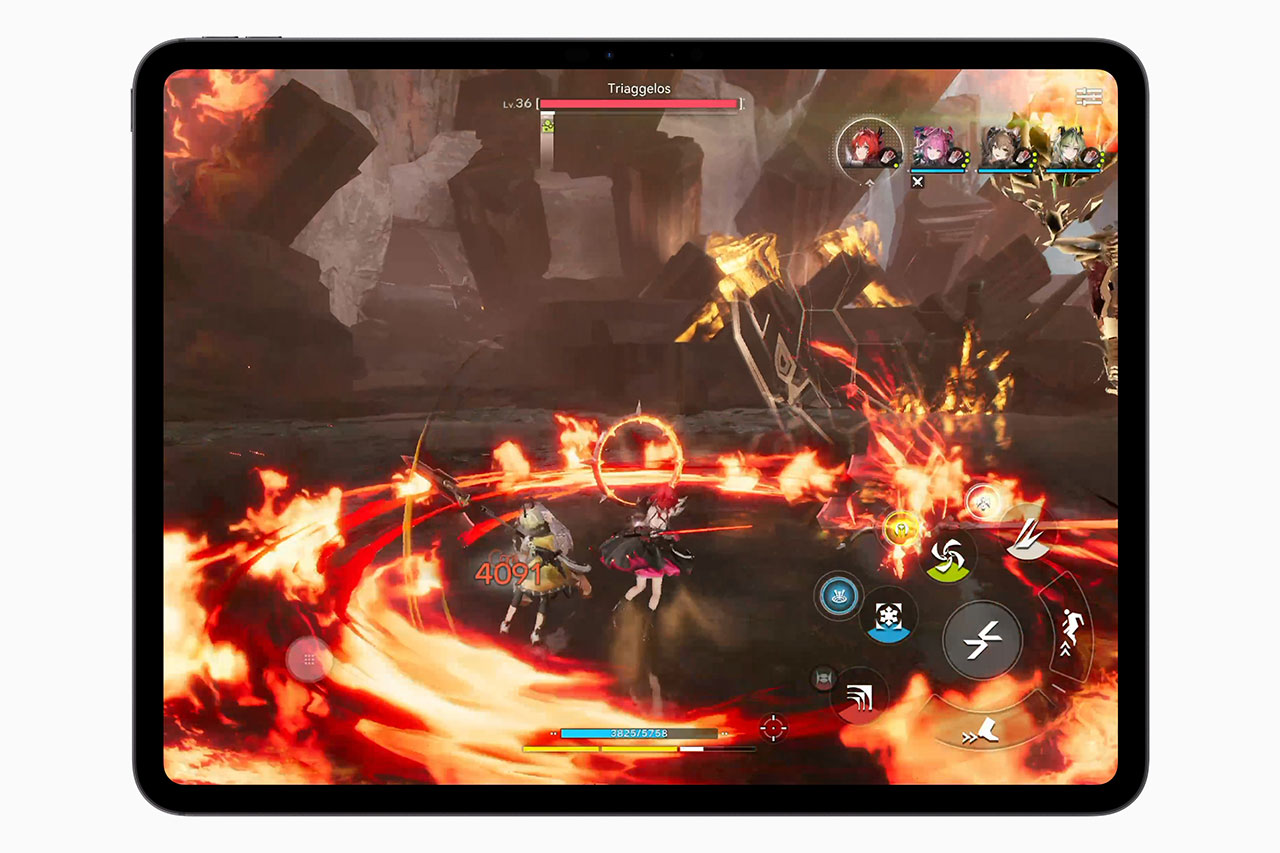Tap the virtual movement joystick
The height and width of the screenshot is (853, 1280).
[x=308, y=659]
